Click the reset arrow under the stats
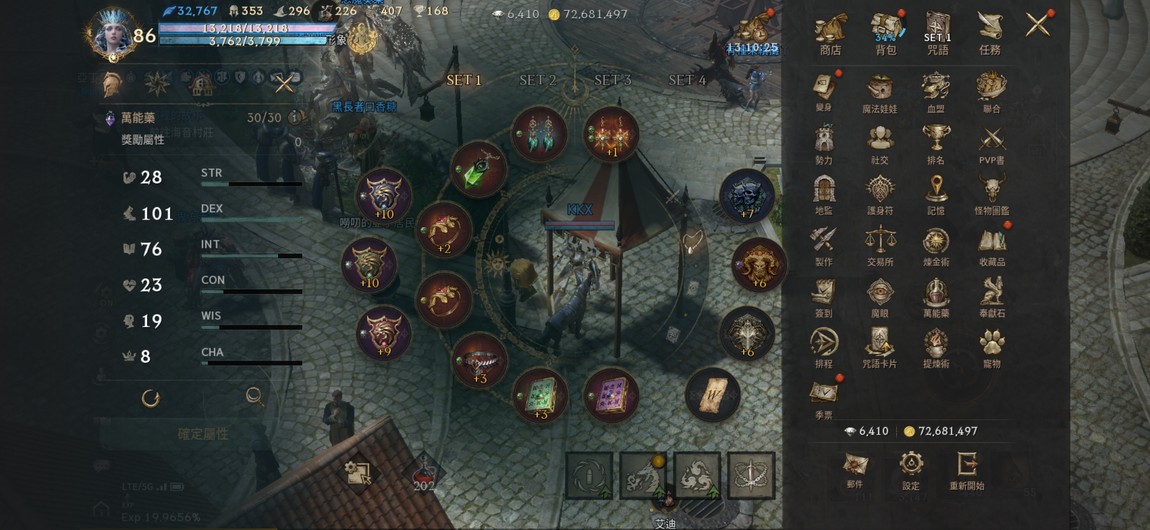This screenshot has height=530, width=1150. tap(151, 398)
